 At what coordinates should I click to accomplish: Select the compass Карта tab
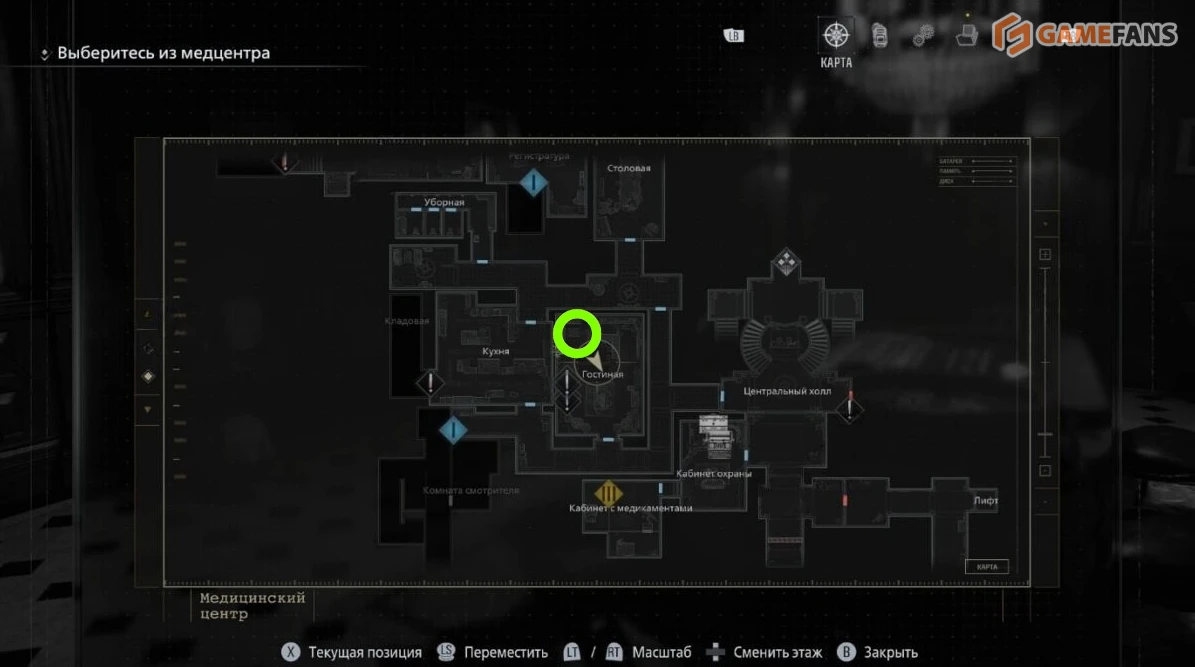(835, 36)
